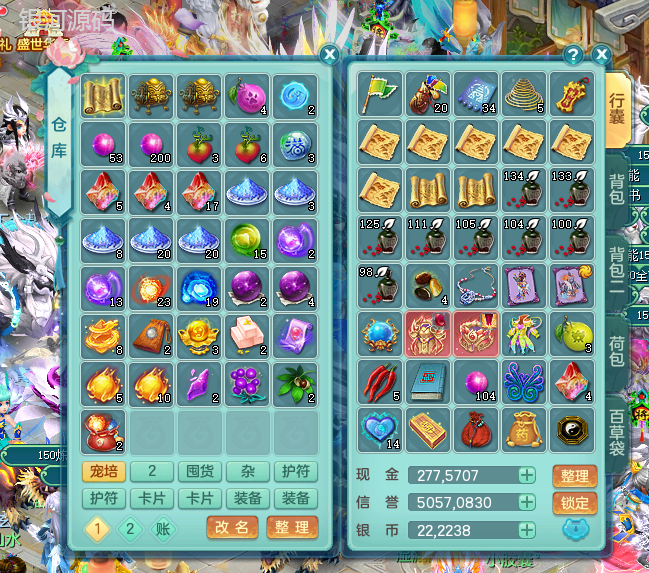Show the 百草袋 herb bag tab

pos(618,430)
